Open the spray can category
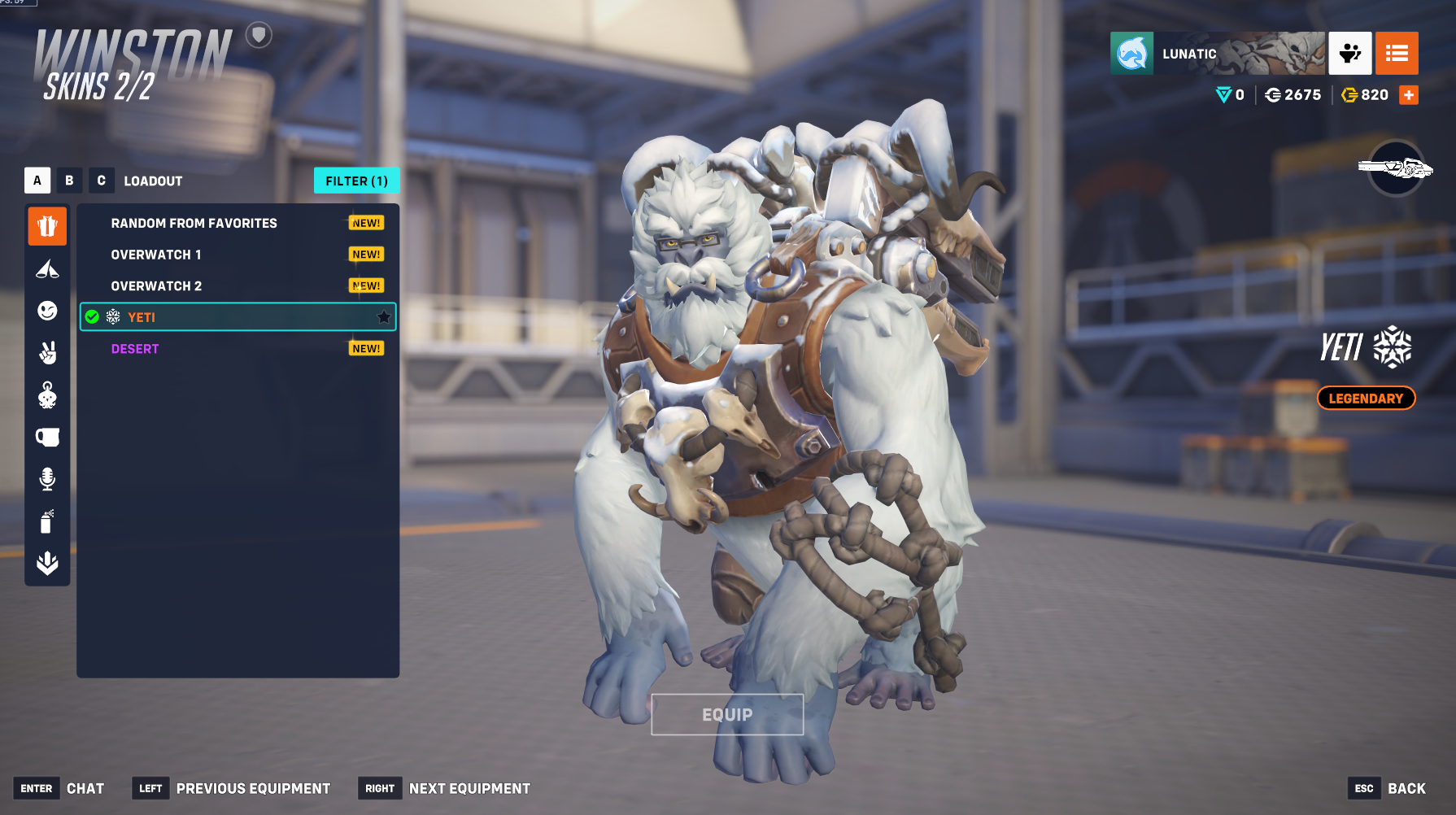The image size is (1456, 815). tap(47, 521)
